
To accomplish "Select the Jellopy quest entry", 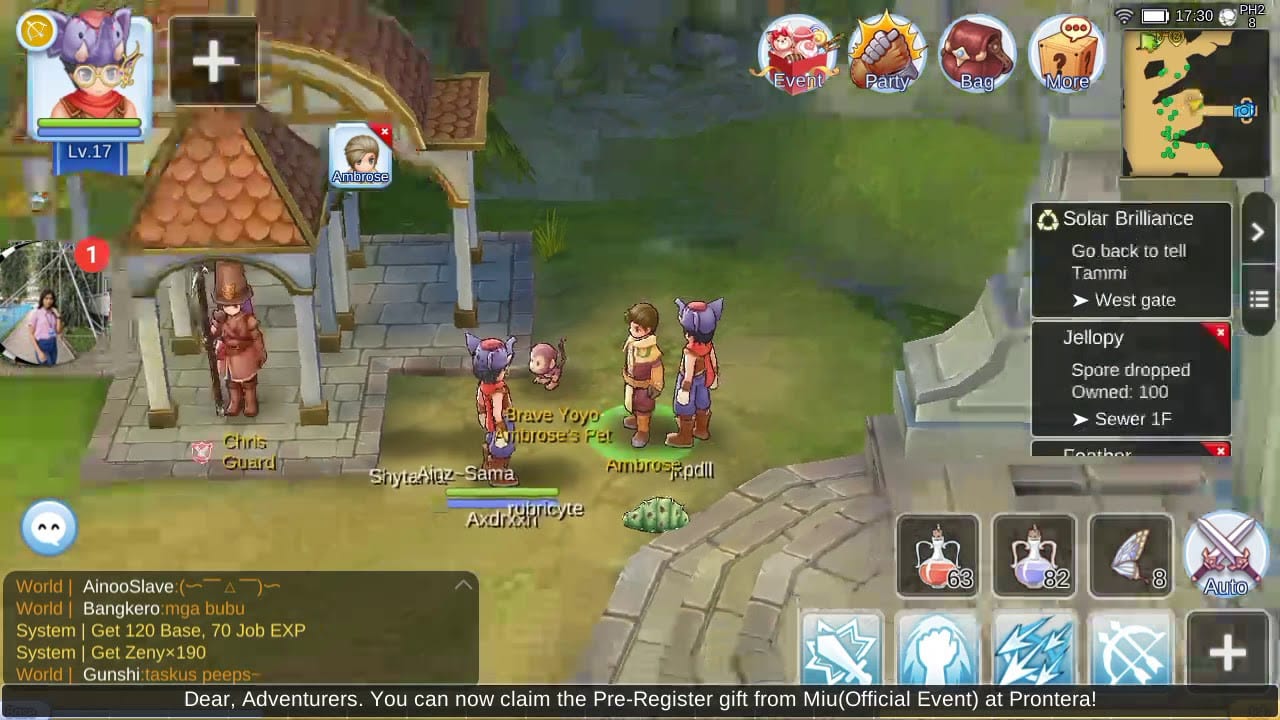I will click(x=1130, y=378).
